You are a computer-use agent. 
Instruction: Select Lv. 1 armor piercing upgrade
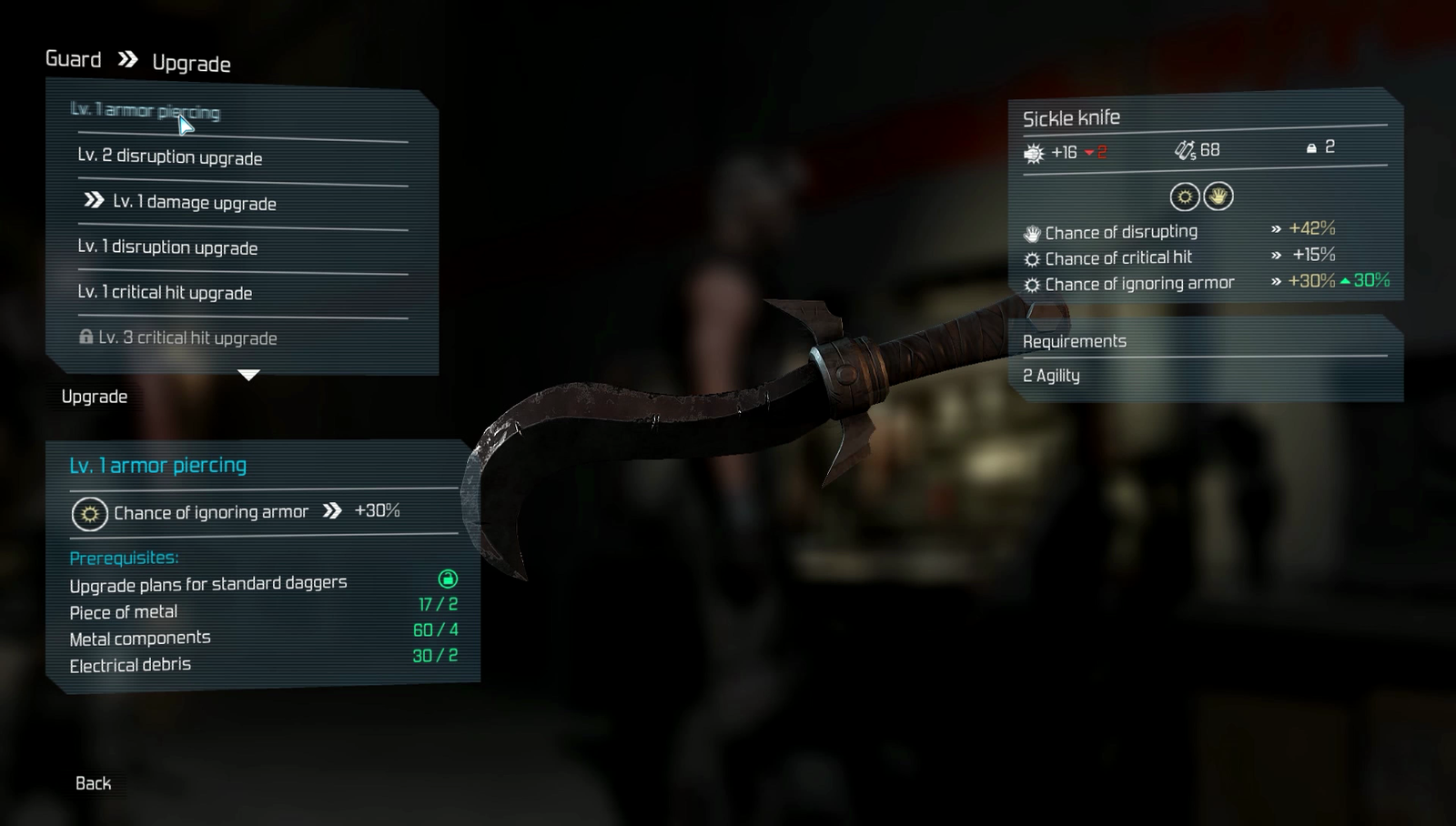pos(146,111)
